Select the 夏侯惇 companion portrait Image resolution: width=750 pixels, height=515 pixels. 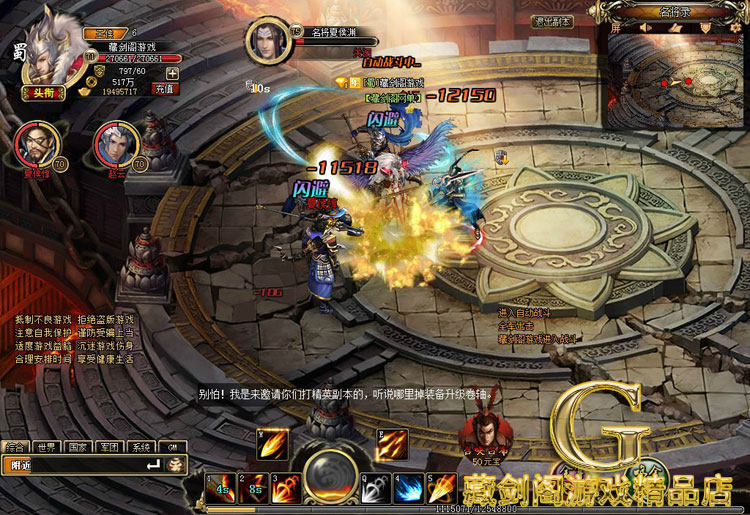click(34, 143)
